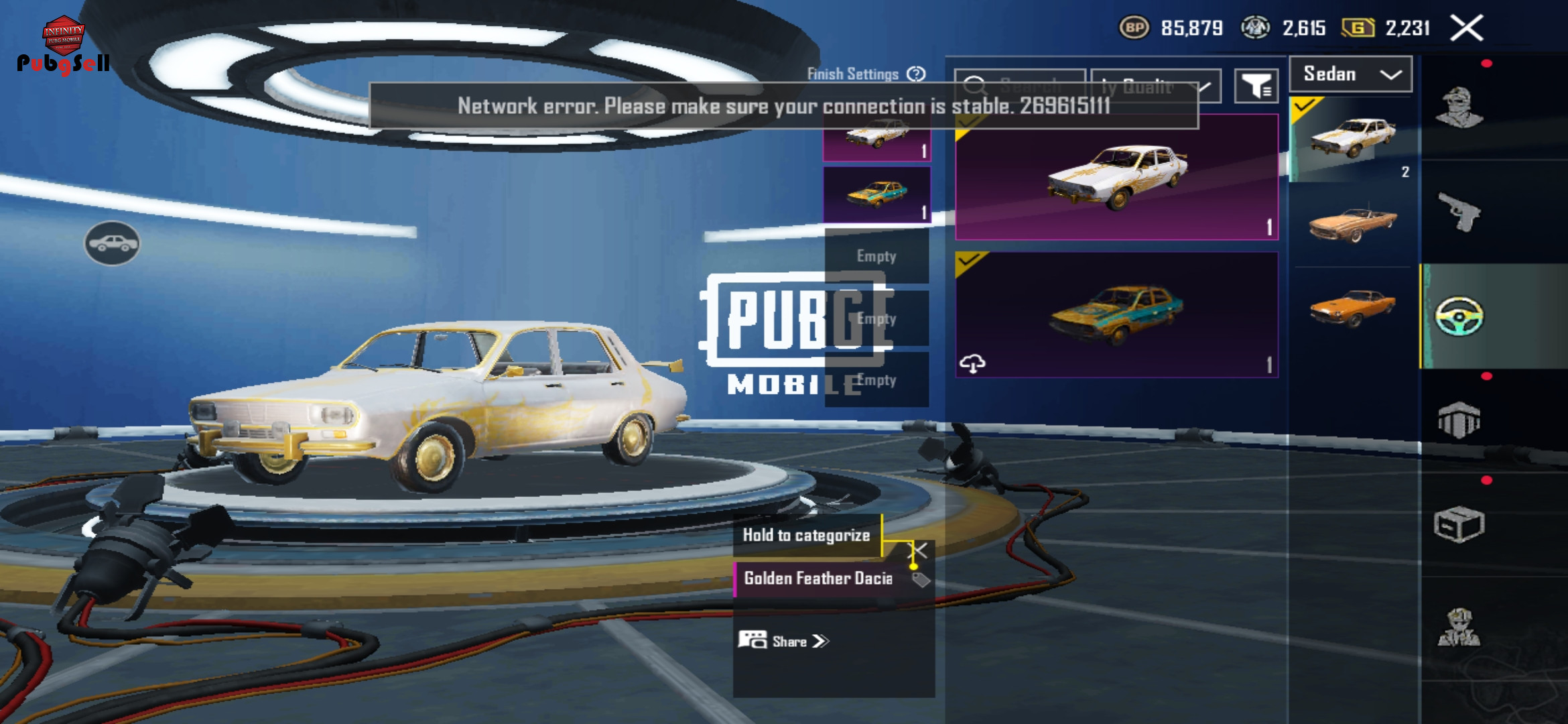Image resolution: width=1568 pixels, height=724 pixels.
Task: Pick the orange hardtop coupe thumbnail
Action: 1353,308
